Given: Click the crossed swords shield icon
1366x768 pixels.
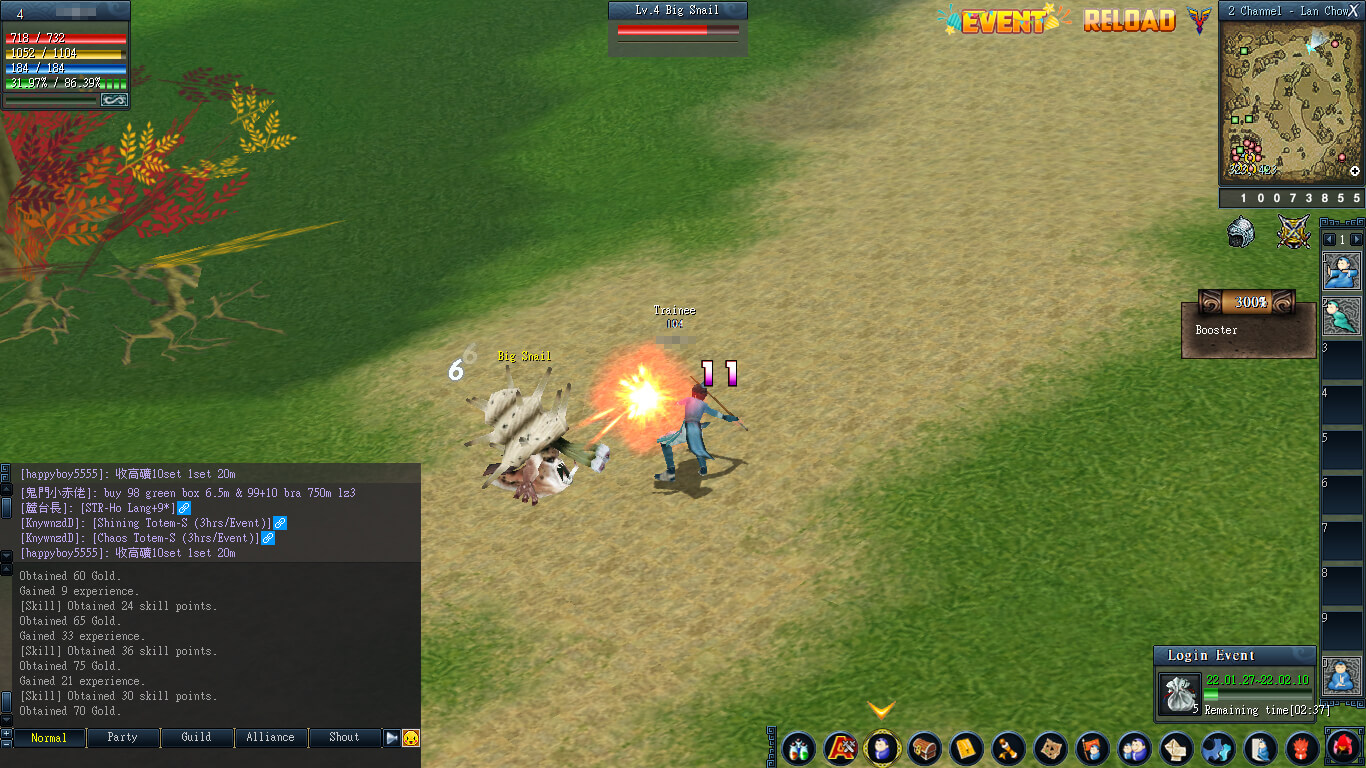Looking at the screenshot, I should 1293,232.
